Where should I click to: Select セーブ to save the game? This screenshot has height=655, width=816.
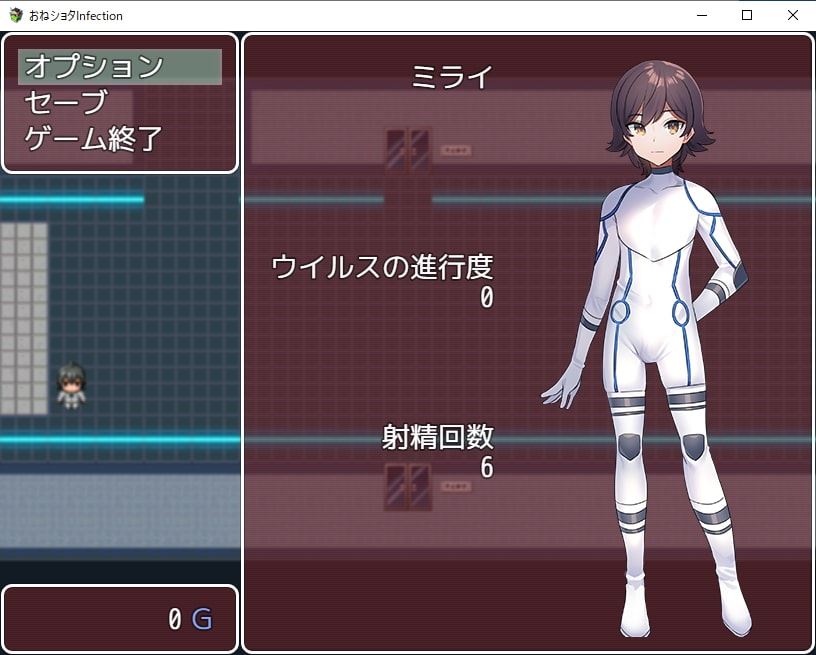click(x=65, y=102)
